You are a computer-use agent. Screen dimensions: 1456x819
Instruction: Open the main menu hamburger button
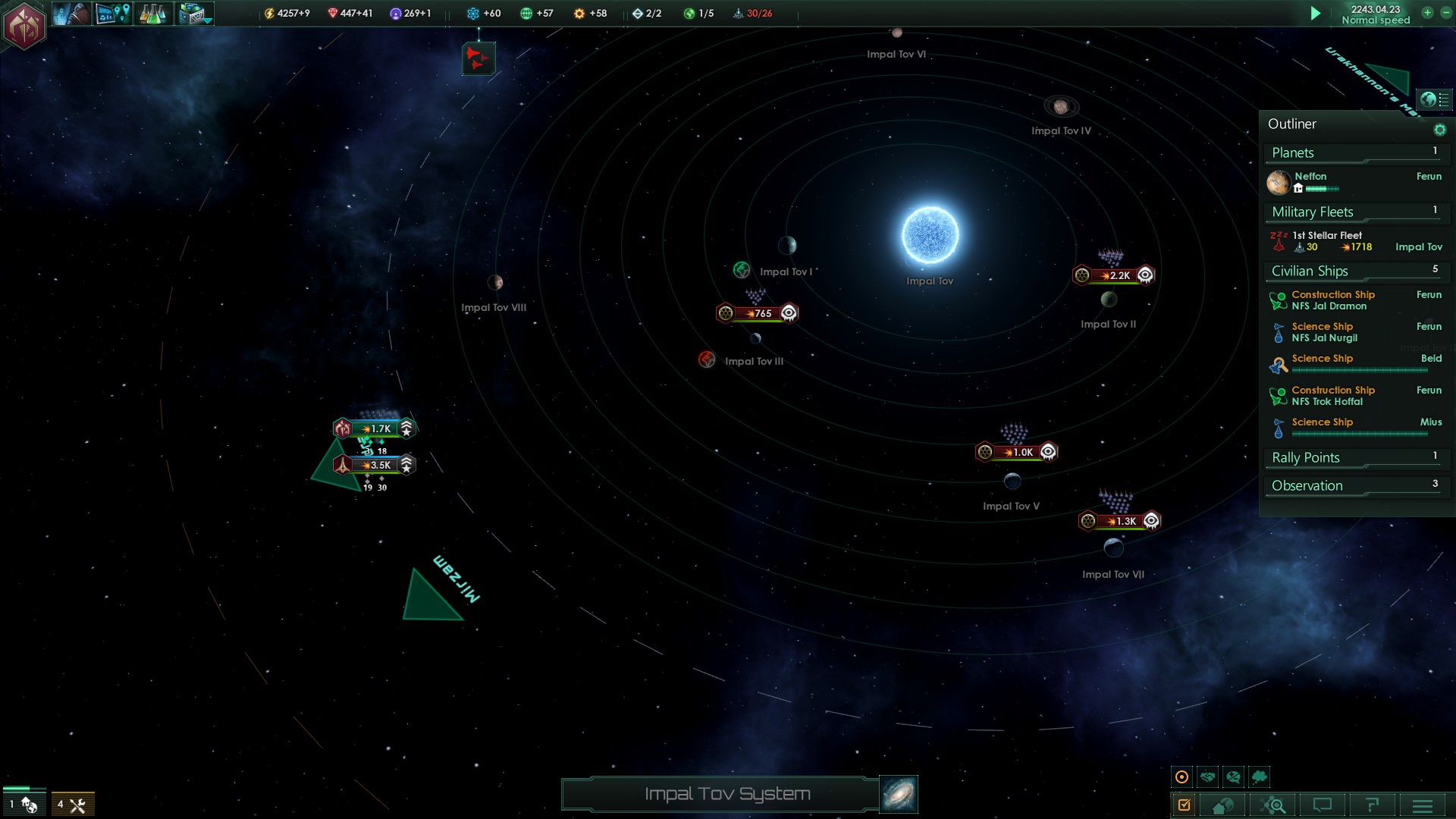pos(1423,805)
